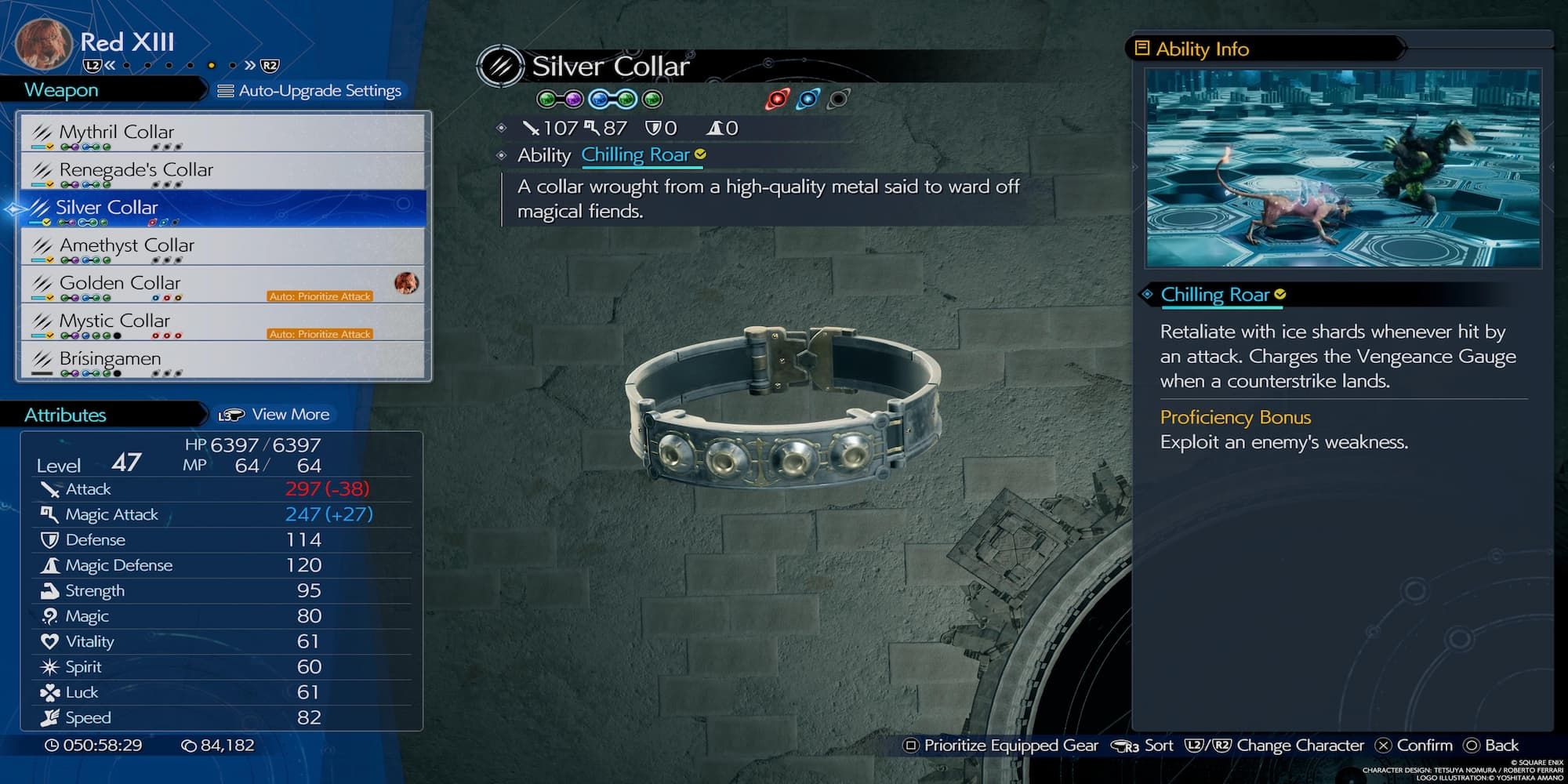1568x784 pixels.
Task: Open Auto-Upgrade Settings
Action: pyautogui.click(x=310, y=91)
